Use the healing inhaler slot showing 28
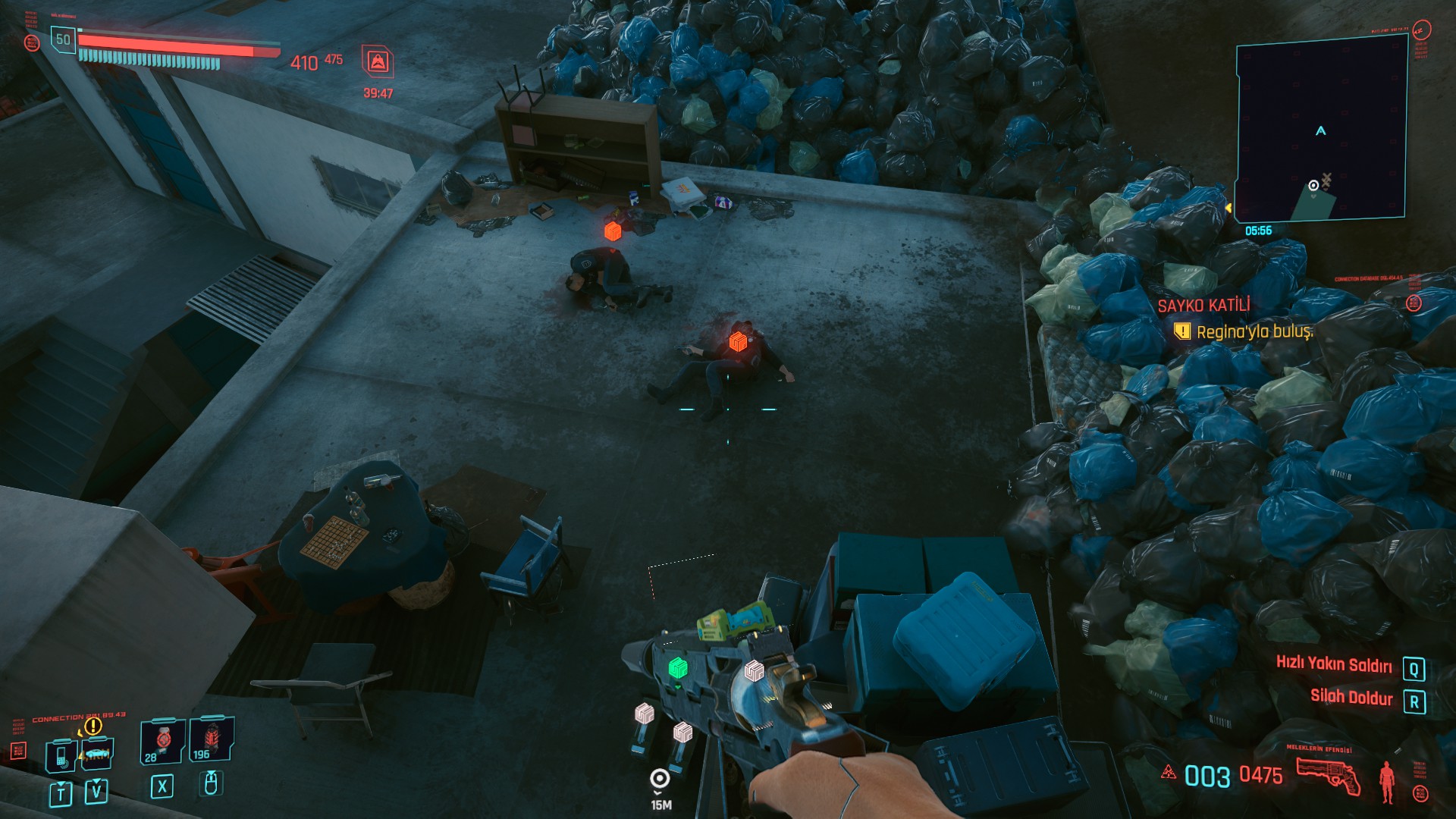 [162, 741]
